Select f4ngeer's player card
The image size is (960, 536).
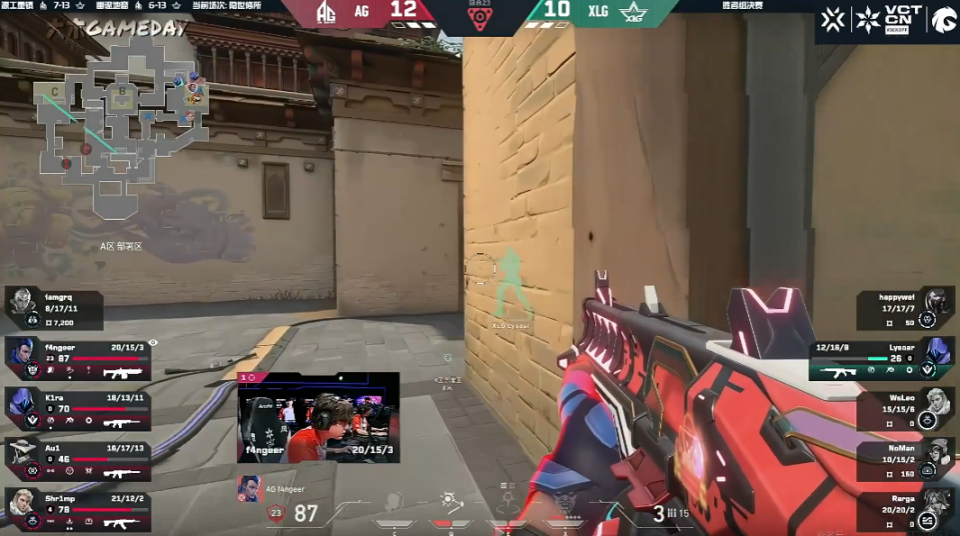click(x=78, y=358)
